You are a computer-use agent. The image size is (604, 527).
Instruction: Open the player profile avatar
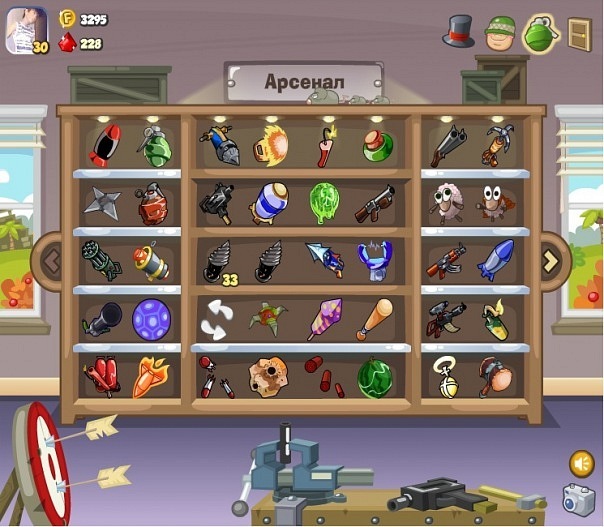26,30
